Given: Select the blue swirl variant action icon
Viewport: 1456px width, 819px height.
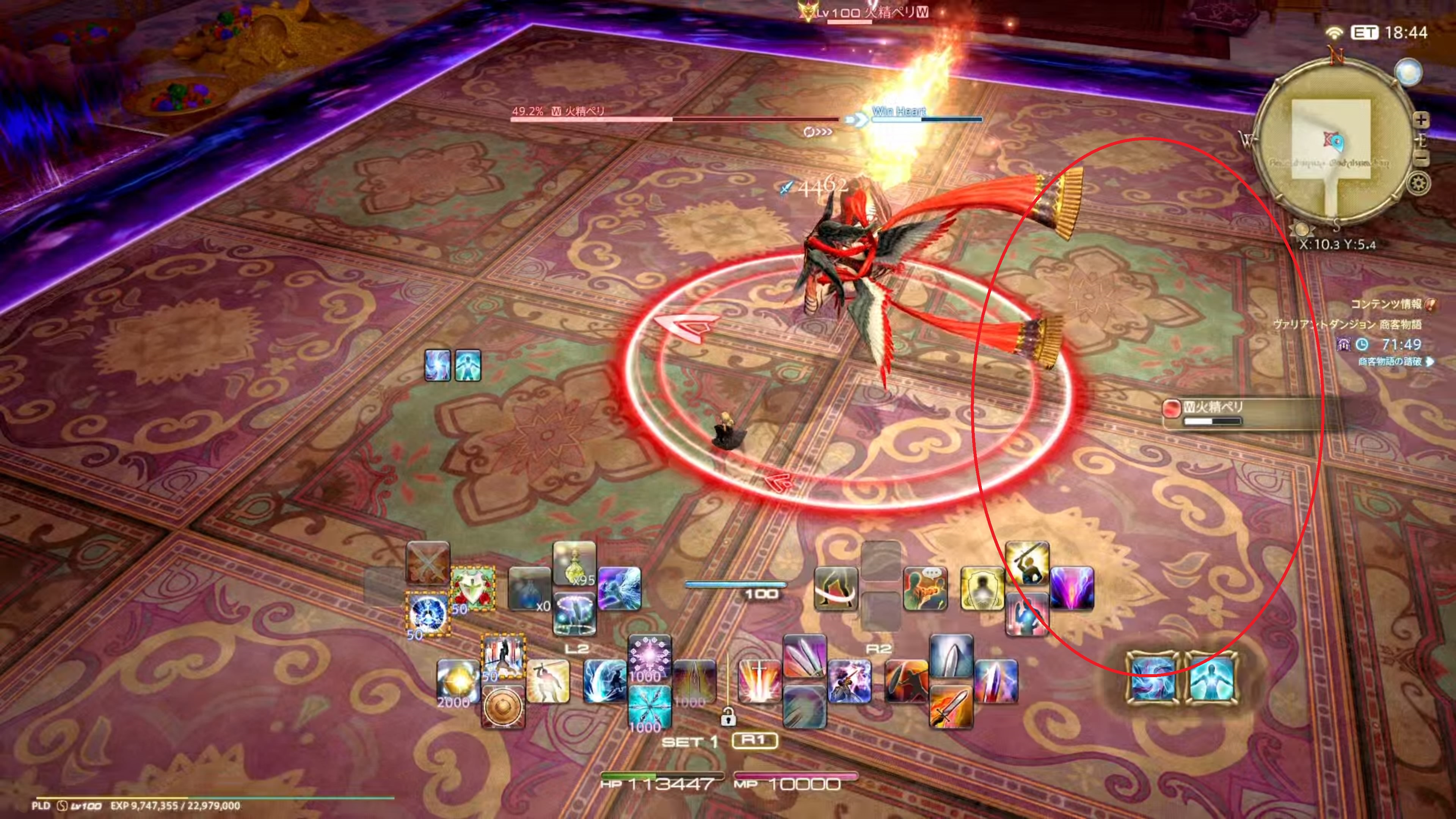Looking at the screenshot, I should pos(1153,678).
